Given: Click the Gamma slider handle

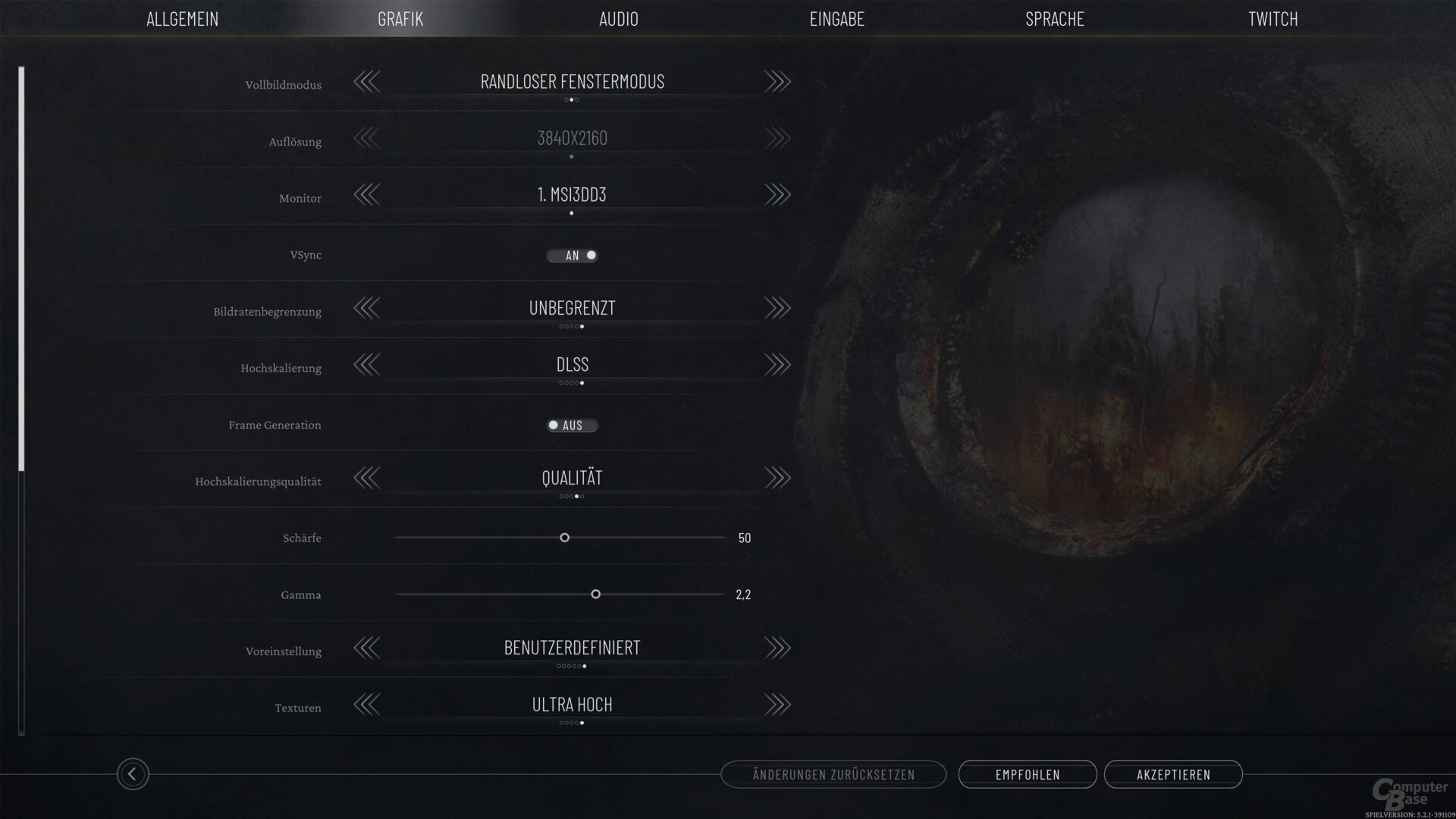Looking at the screenshot, I should pos(595,595).
